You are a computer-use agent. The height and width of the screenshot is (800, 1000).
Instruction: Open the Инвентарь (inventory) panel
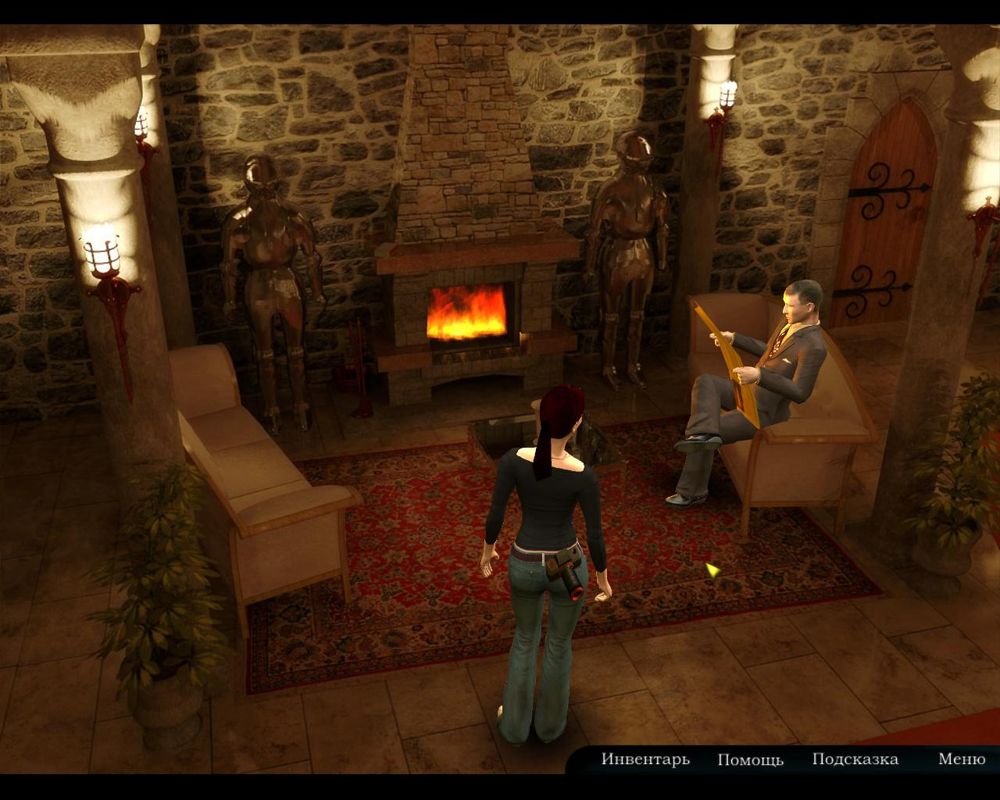645,760
